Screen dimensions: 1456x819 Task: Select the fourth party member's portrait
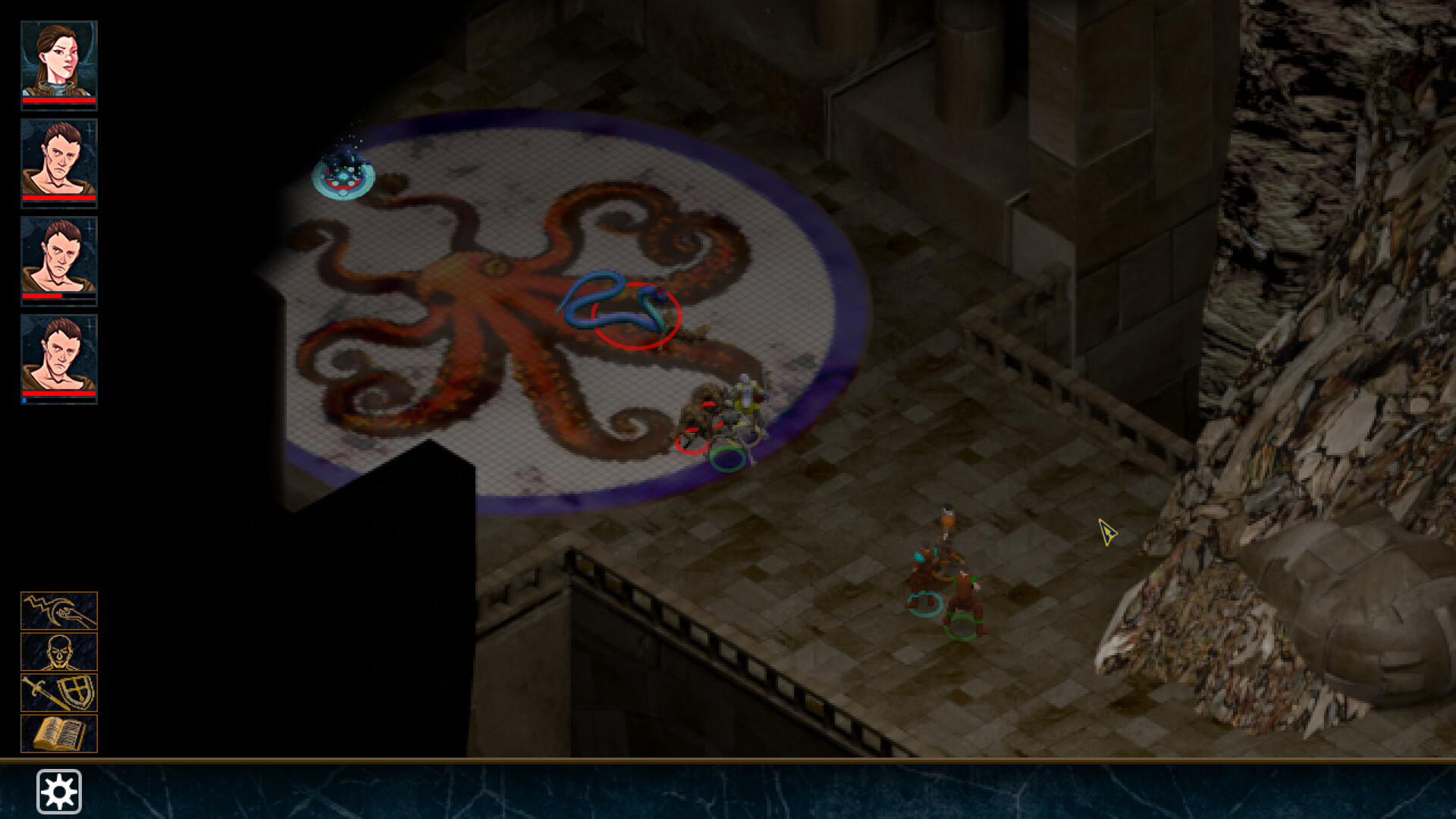point(59,358)
